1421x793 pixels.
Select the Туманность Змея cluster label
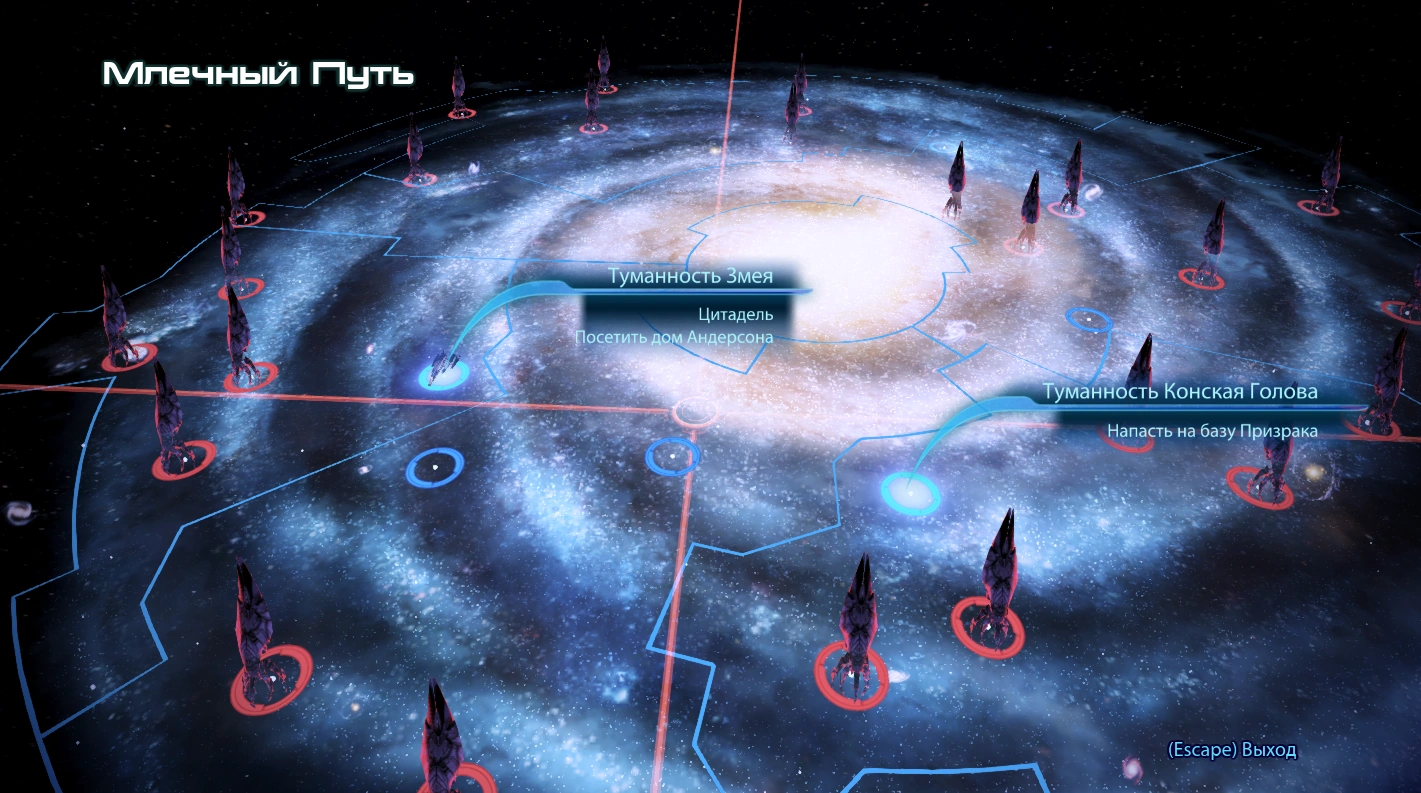[691, 278]
